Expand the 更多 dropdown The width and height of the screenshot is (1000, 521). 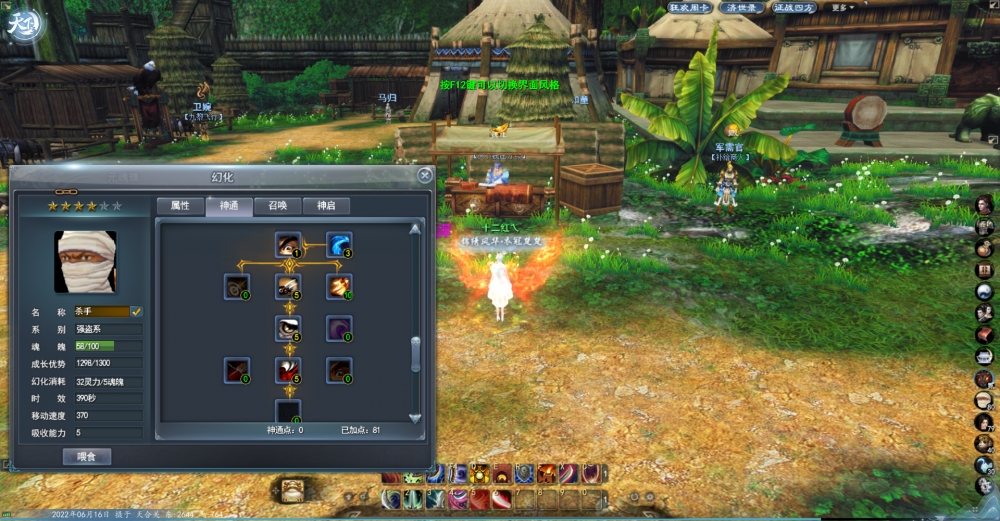[x=842, y=7]
